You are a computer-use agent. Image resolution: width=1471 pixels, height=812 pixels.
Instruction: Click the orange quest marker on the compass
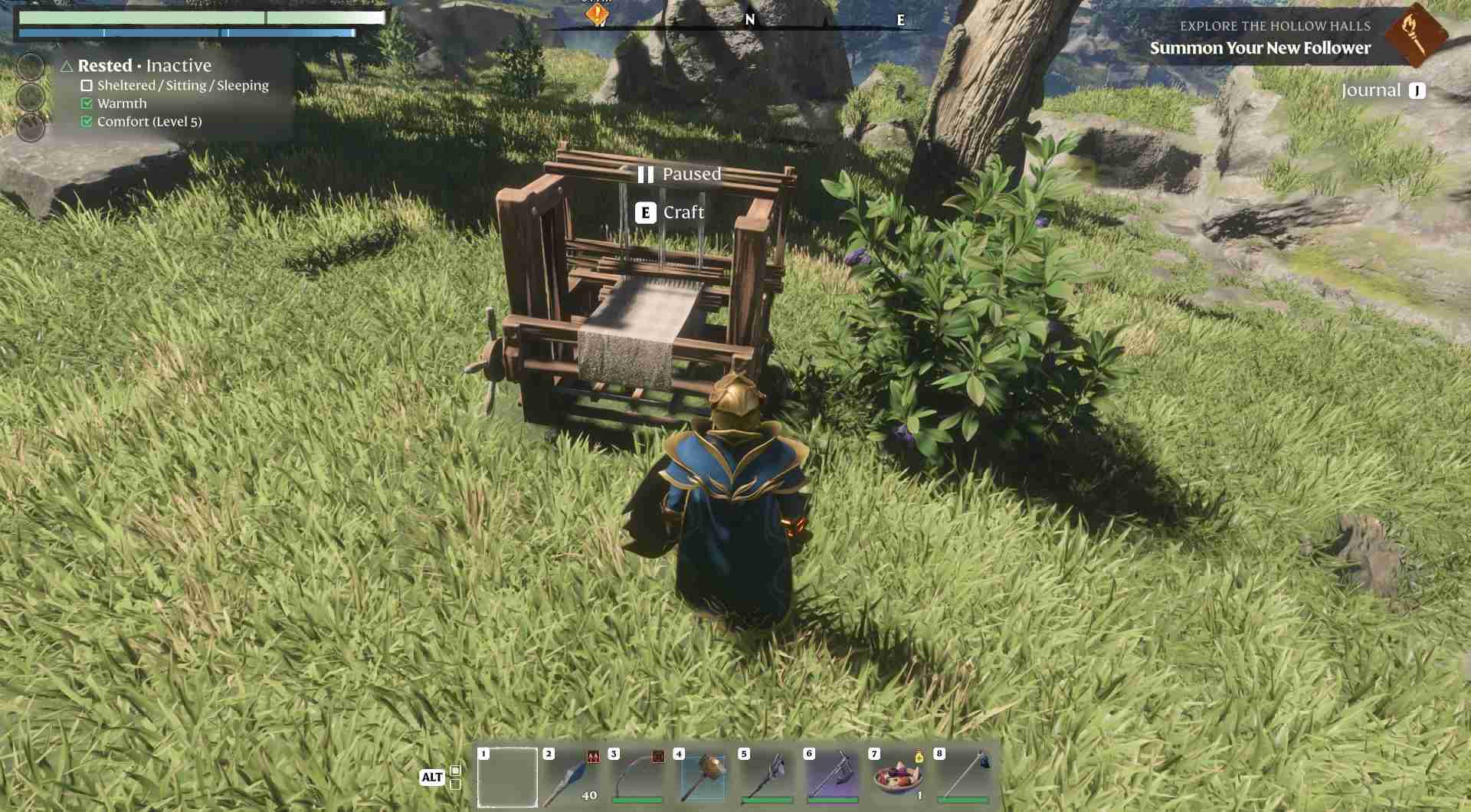597,14
